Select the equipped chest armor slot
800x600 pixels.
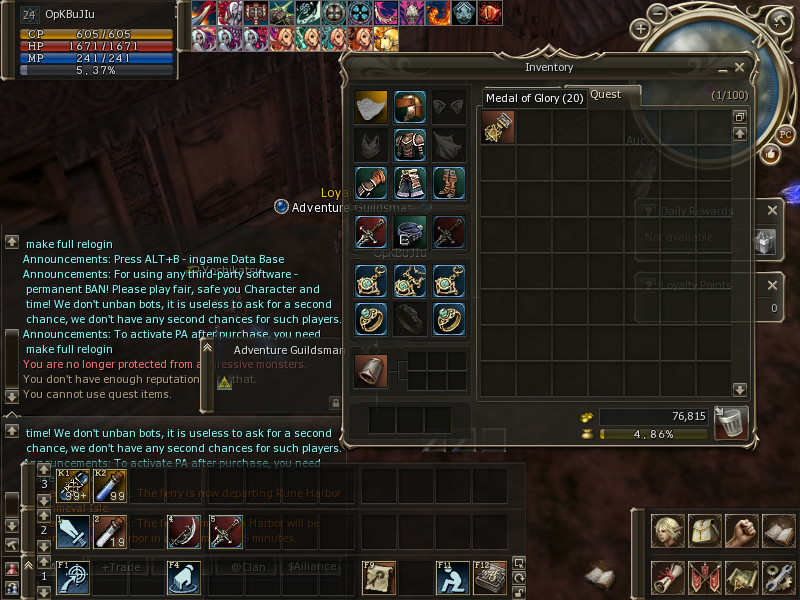409,144
